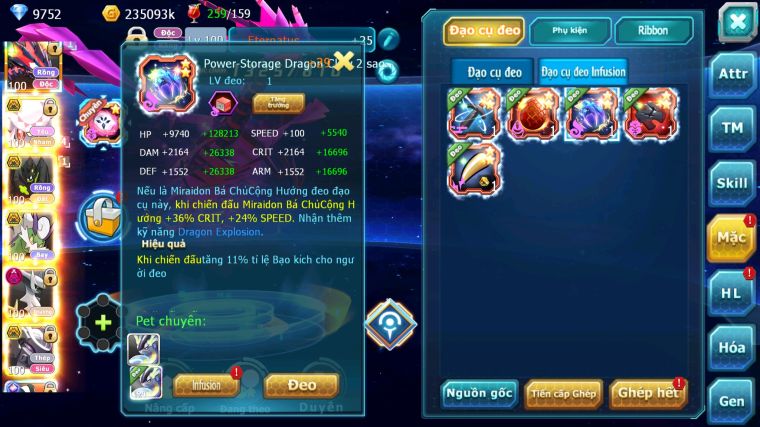Screen dimensions: 760x427
Task: Open the HL side tab
Action: pos(731,293)
